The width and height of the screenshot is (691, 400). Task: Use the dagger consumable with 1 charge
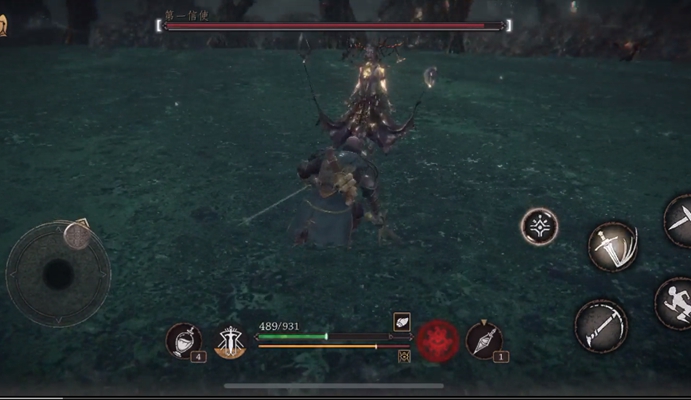tap(484, 340)
